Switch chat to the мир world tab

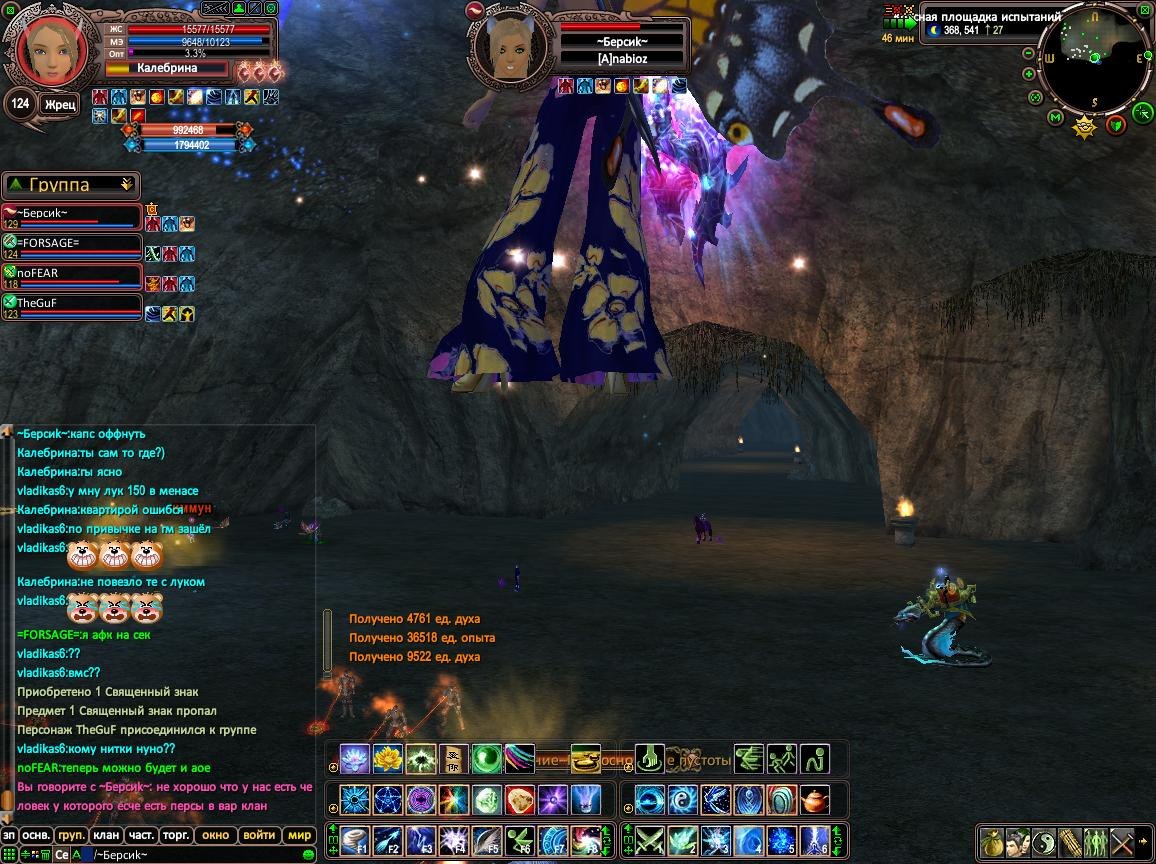coord(299,835)
